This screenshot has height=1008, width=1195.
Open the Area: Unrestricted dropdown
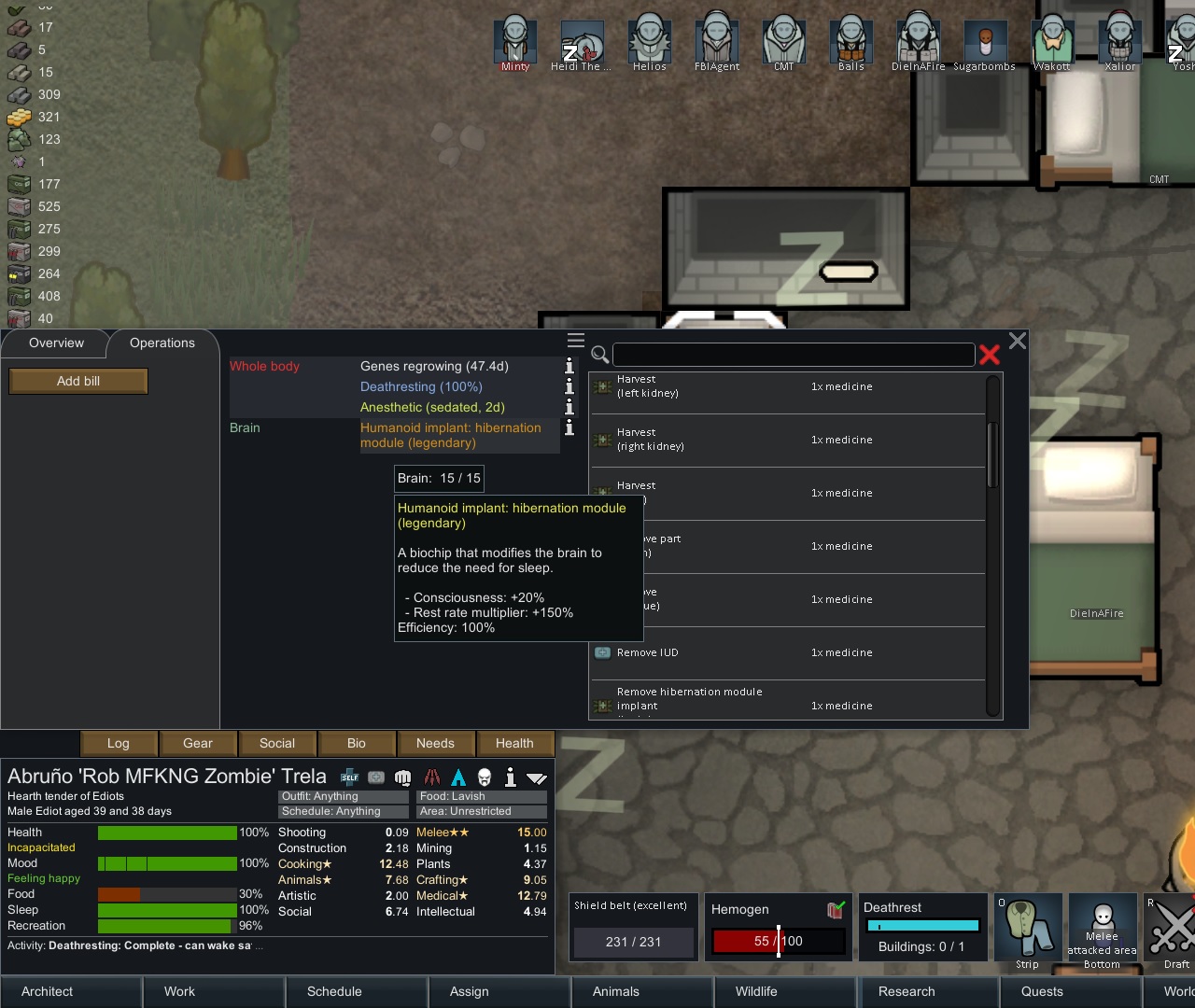(481, 811)
